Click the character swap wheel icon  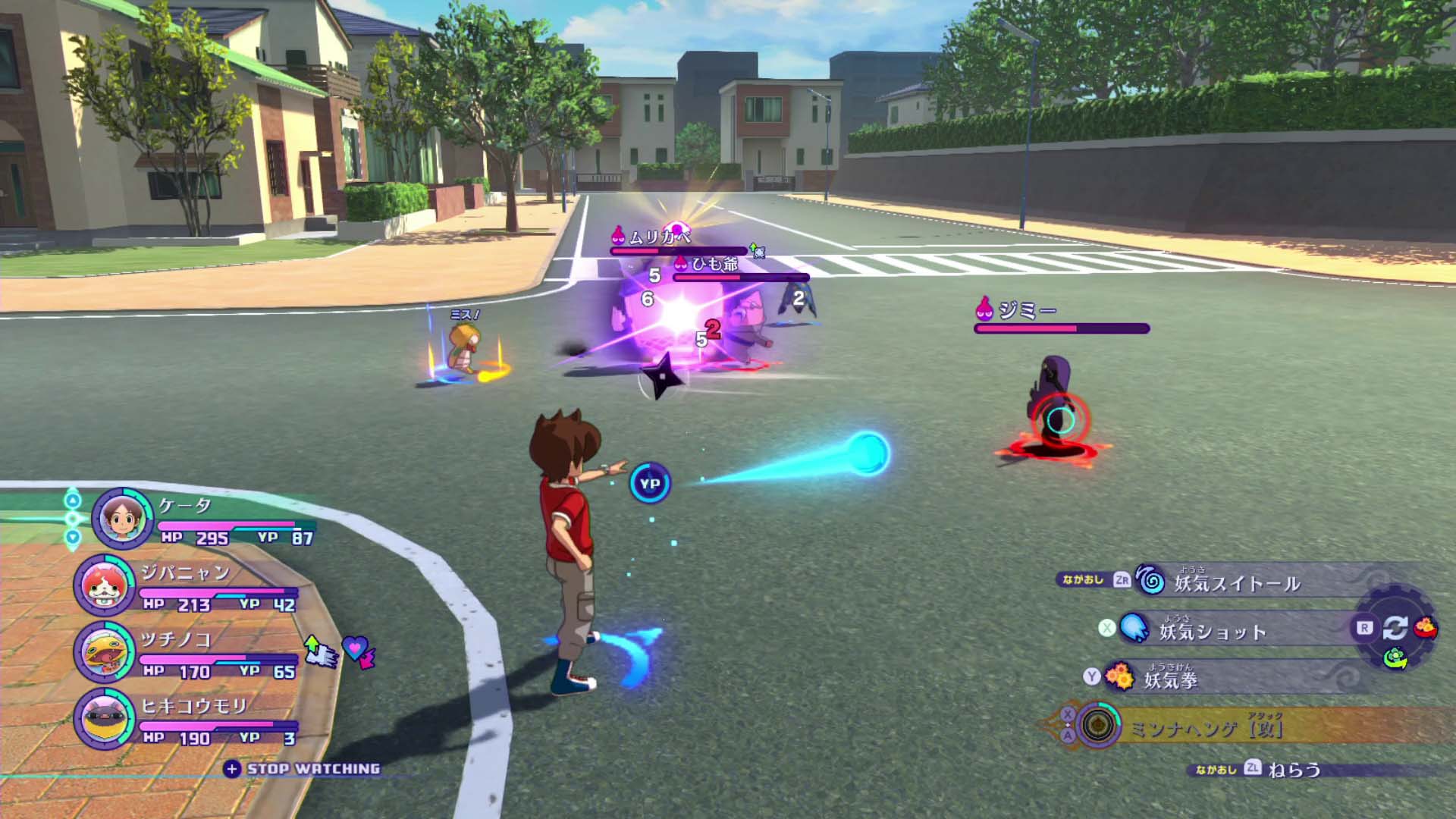coord(1395,628)
